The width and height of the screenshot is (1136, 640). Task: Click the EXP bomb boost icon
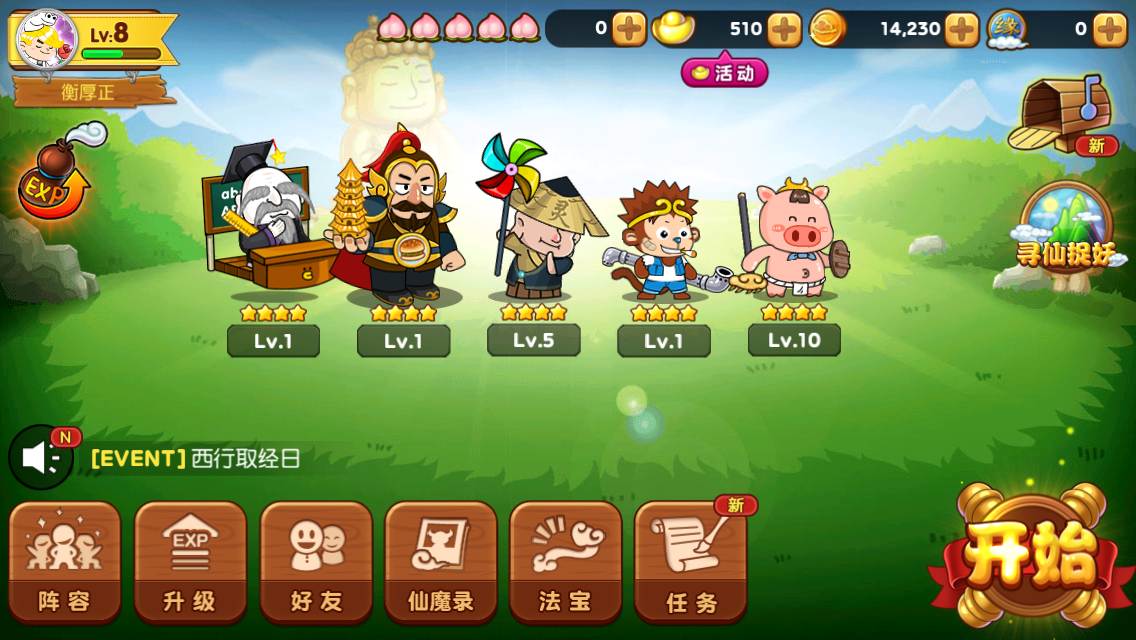click(x=55, y=180)
